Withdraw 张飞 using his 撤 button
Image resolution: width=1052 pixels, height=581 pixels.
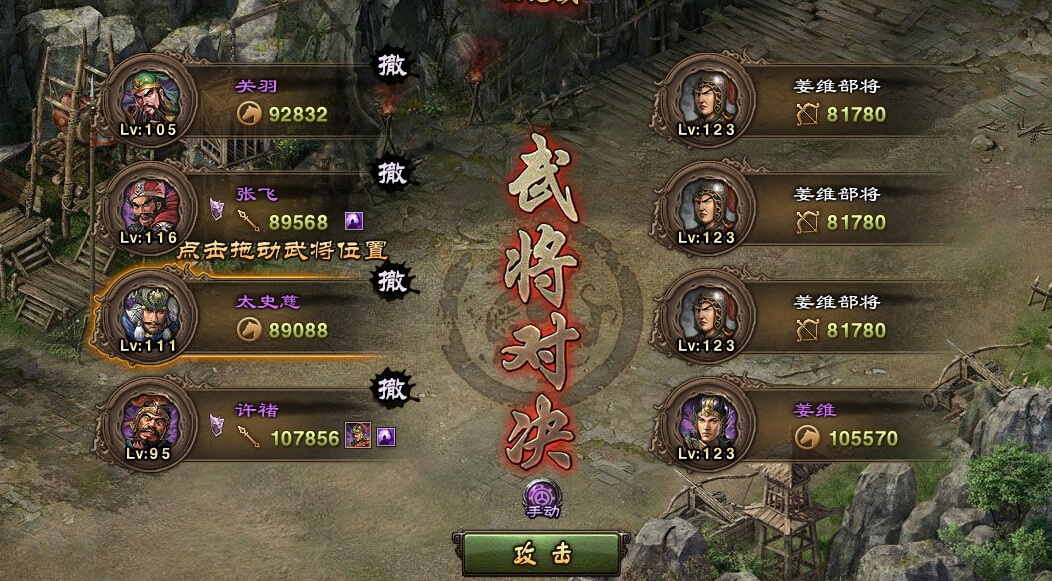pos(392,174)
